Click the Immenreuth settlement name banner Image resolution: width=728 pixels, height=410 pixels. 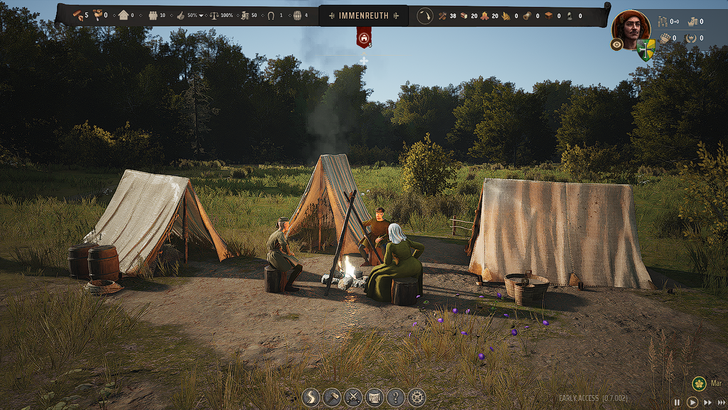pos(363,15)
